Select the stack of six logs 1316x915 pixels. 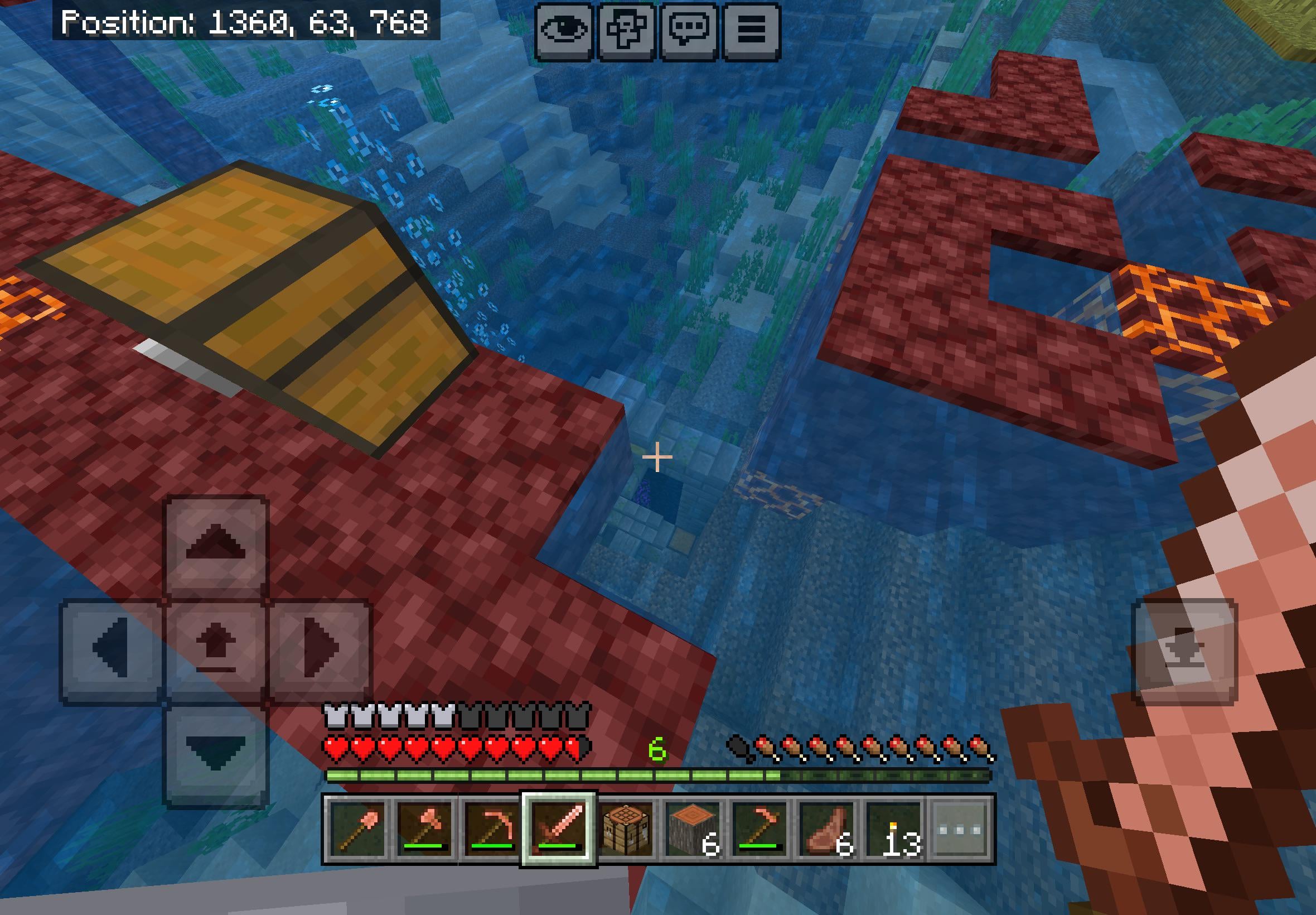click(692, 829)
